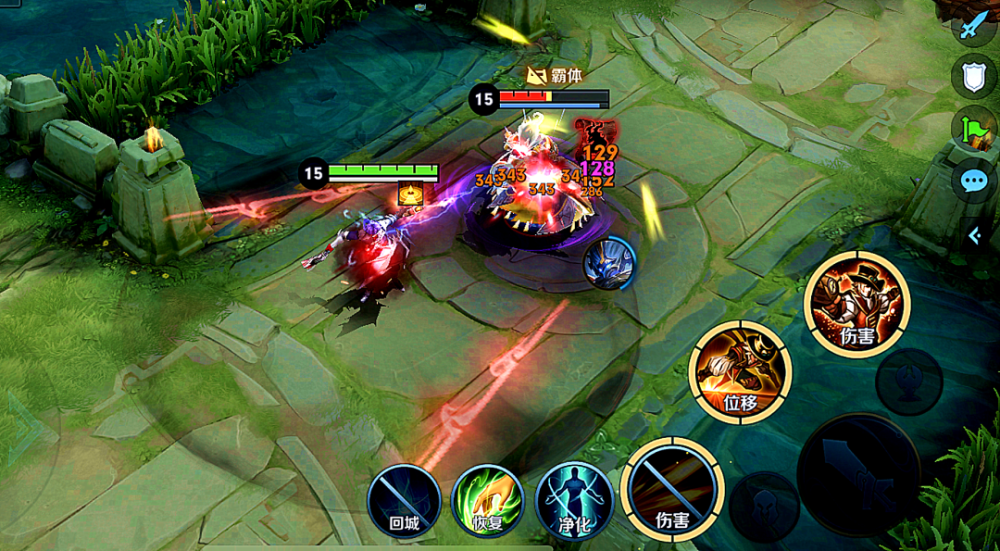Activate the 净化 purify spell
The width and height of the screenshot is (1000, 551).
pos(574,499)
